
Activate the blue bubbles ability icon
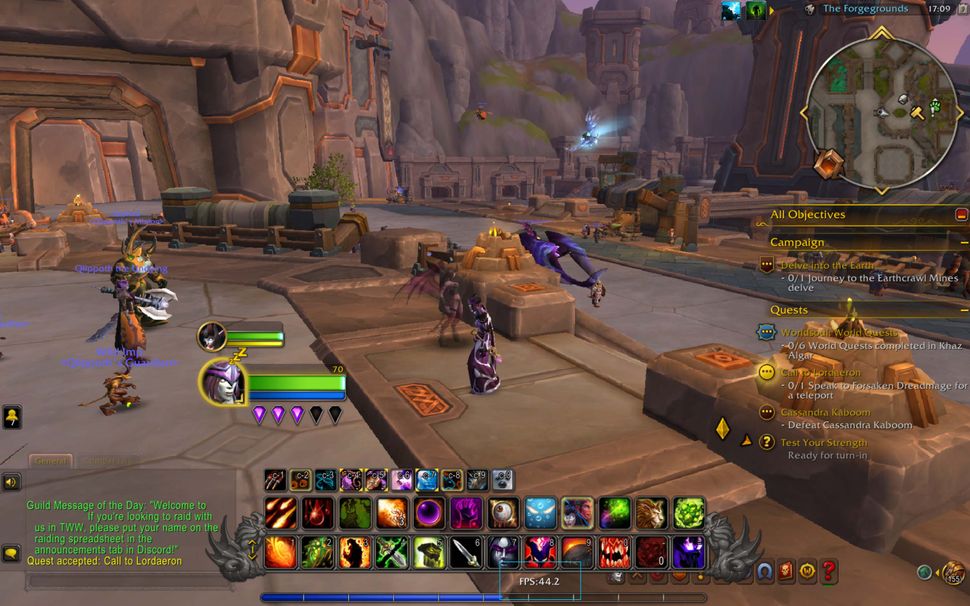(540, 513)
